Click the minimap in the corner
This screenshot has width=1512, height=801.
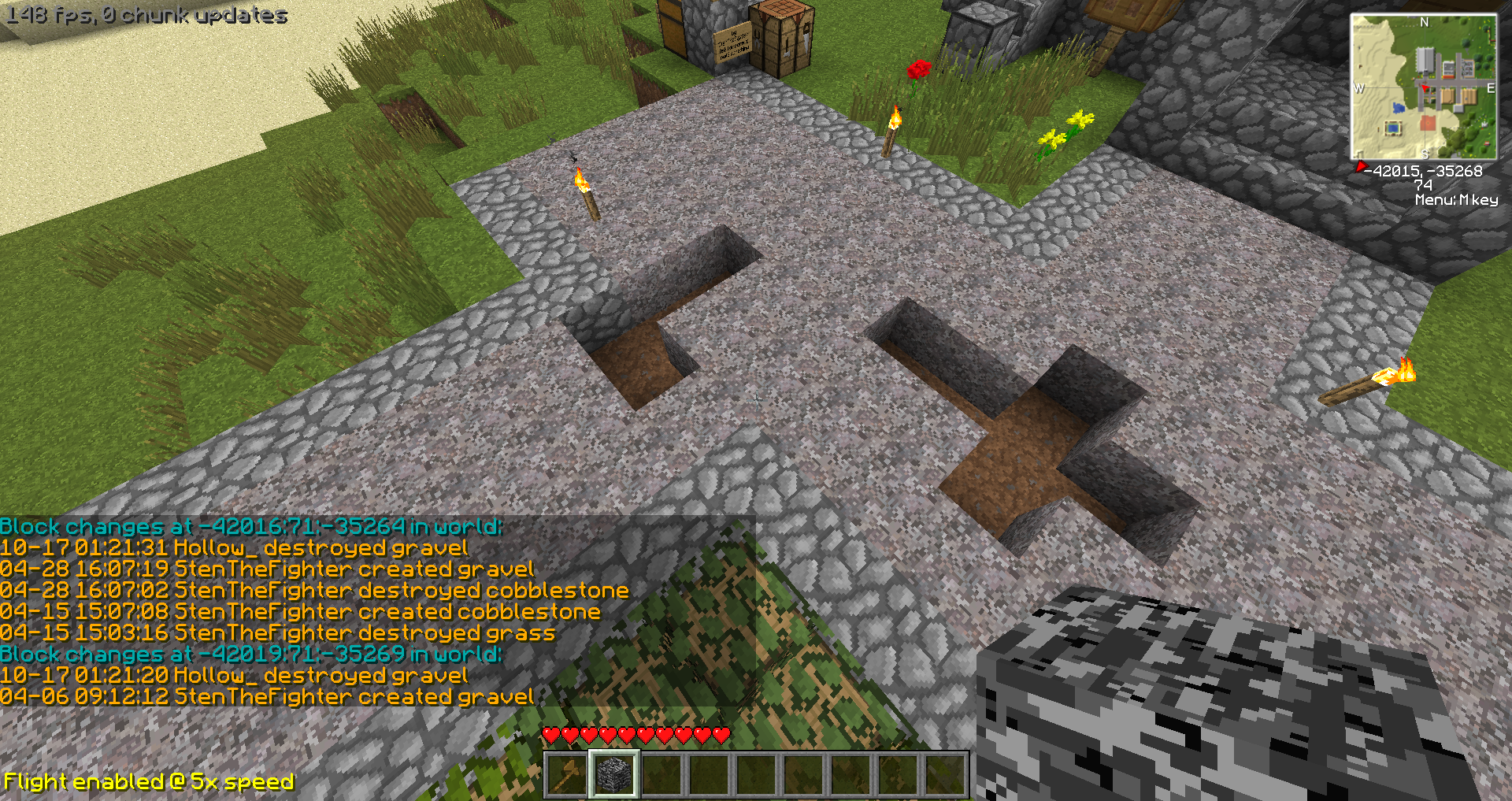coord(1423,87)
